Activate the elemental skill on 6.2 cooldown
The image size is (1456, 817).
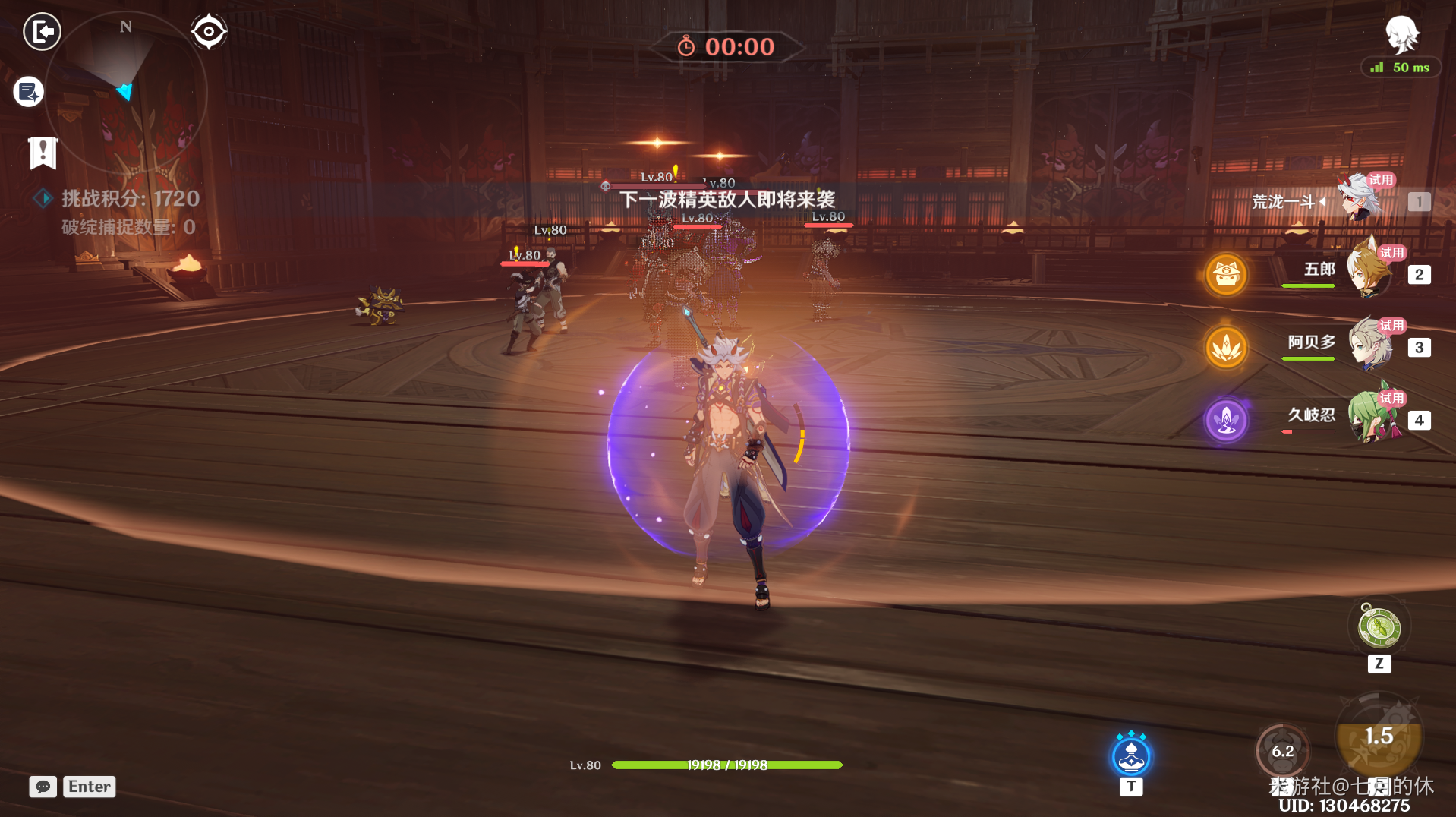click(x=1282, y=751)
